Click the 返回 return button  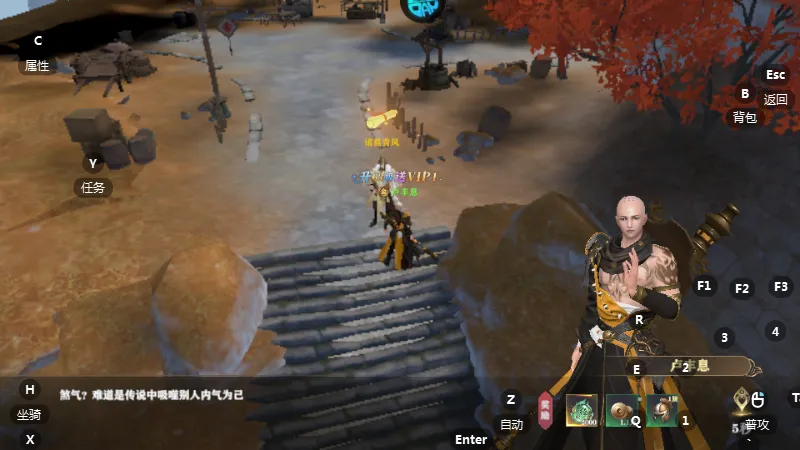(776, 99)
